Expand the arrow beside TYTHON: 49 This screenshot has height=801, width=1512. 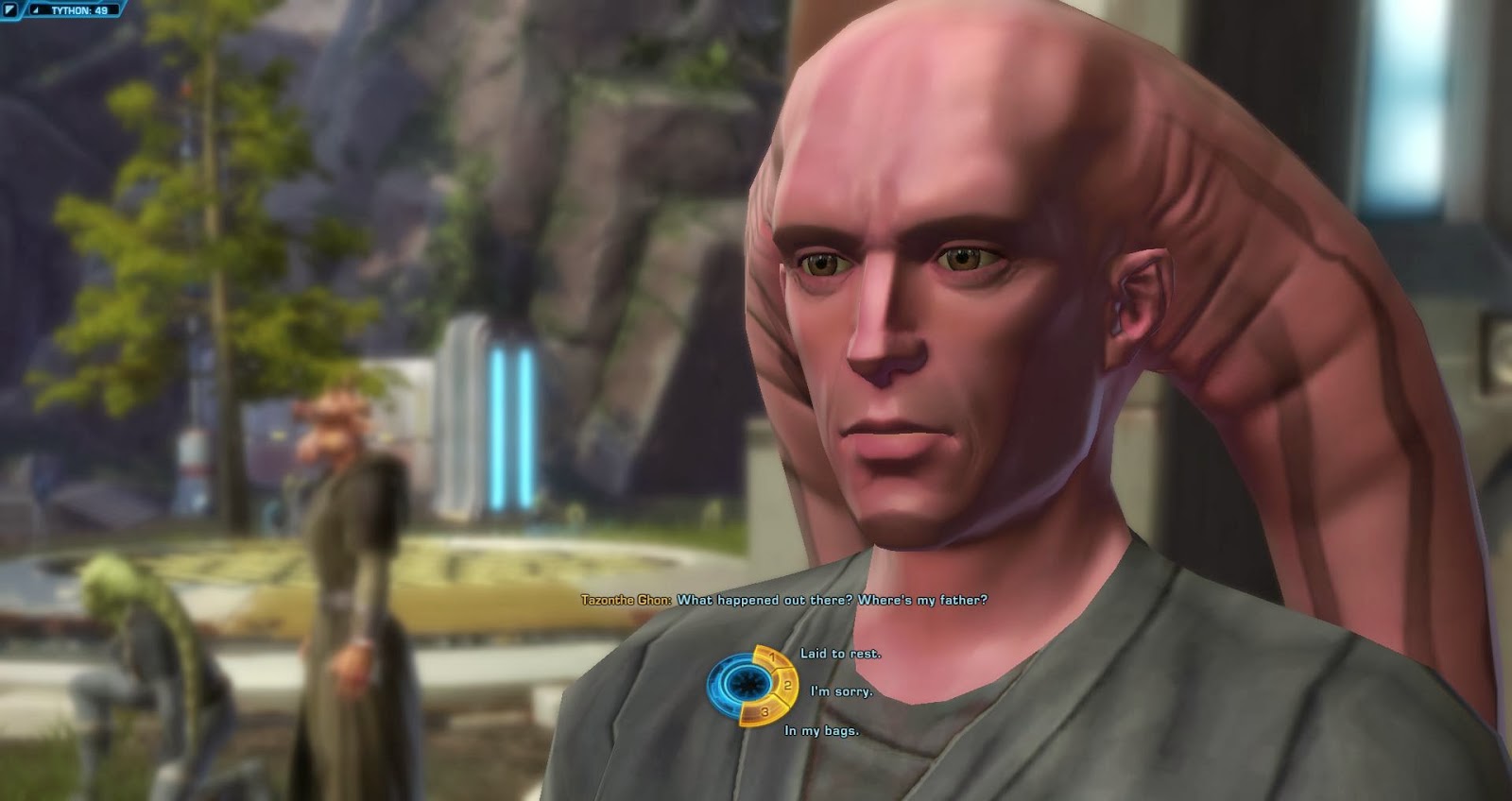tap(35, 10)
